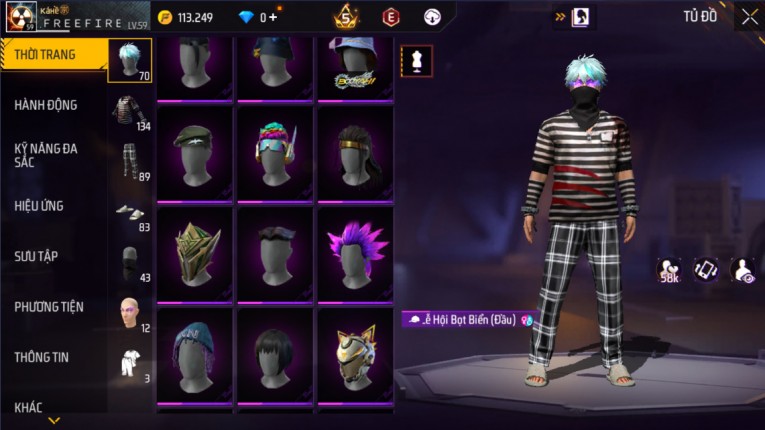Switch to the Sưu Tập tab

(x=36, y=256)
